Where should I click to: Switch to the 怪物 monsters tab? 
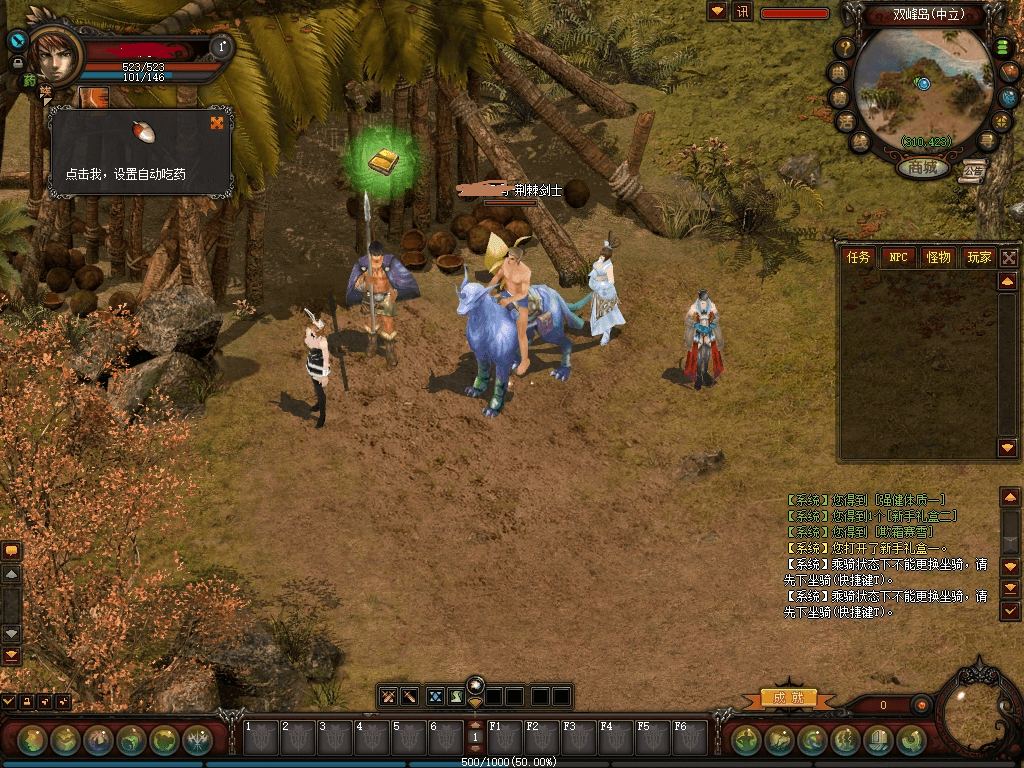point(938,258)
